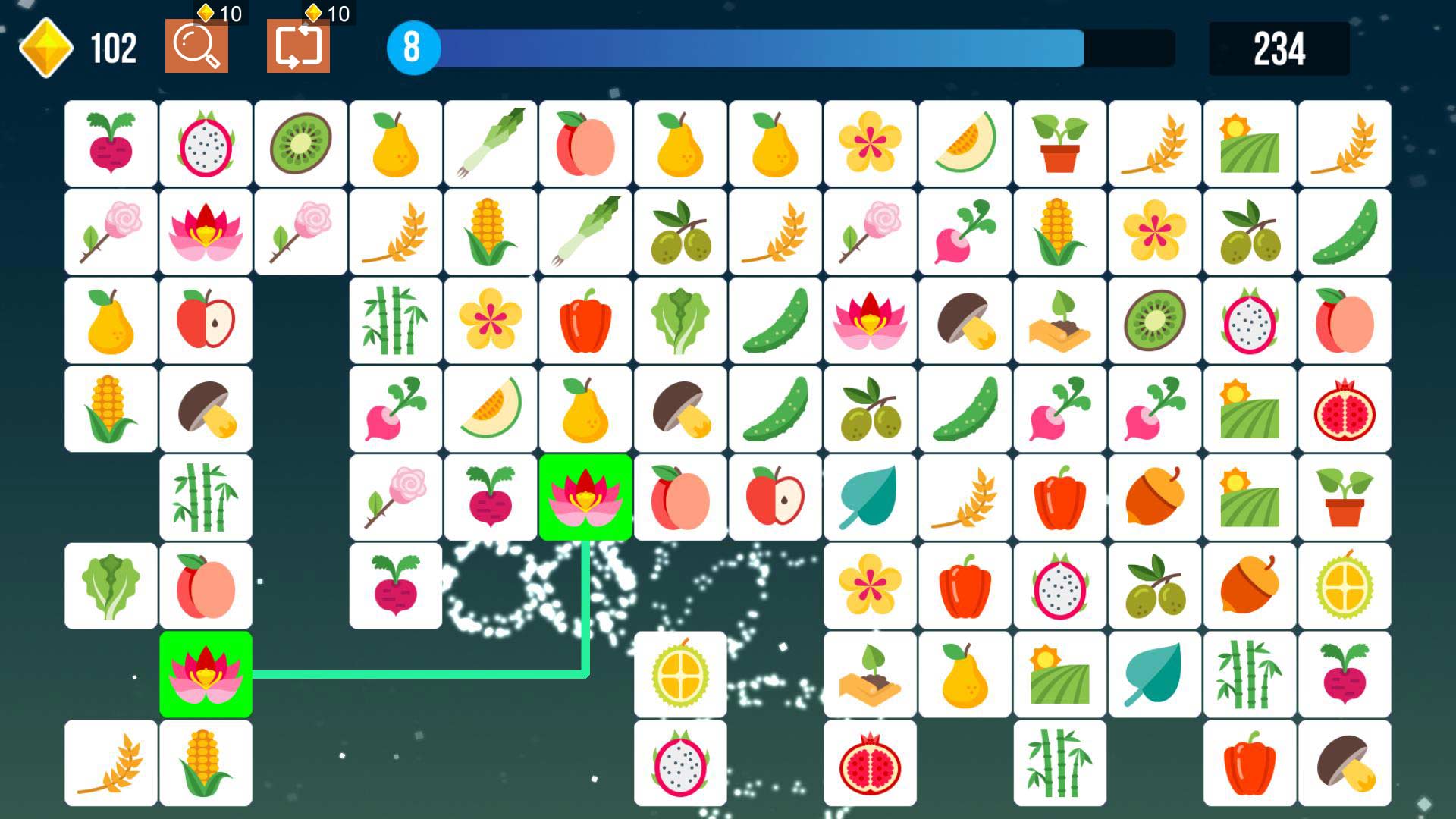Select the dragon fruit tile in top row
1456x819 pixels.
pyautogui.click(x=206, y=143)
